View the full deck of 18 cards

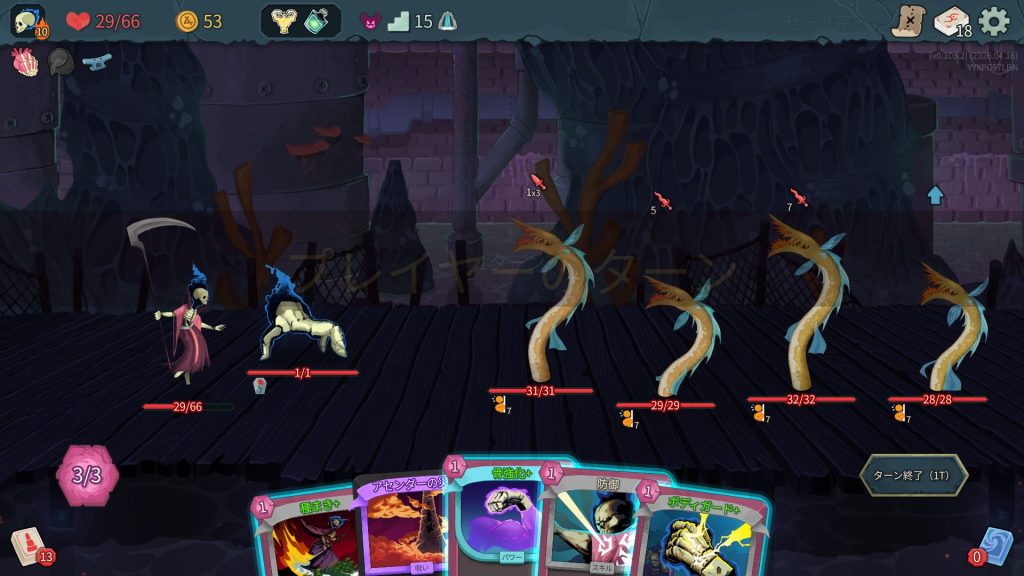(951, 21)
